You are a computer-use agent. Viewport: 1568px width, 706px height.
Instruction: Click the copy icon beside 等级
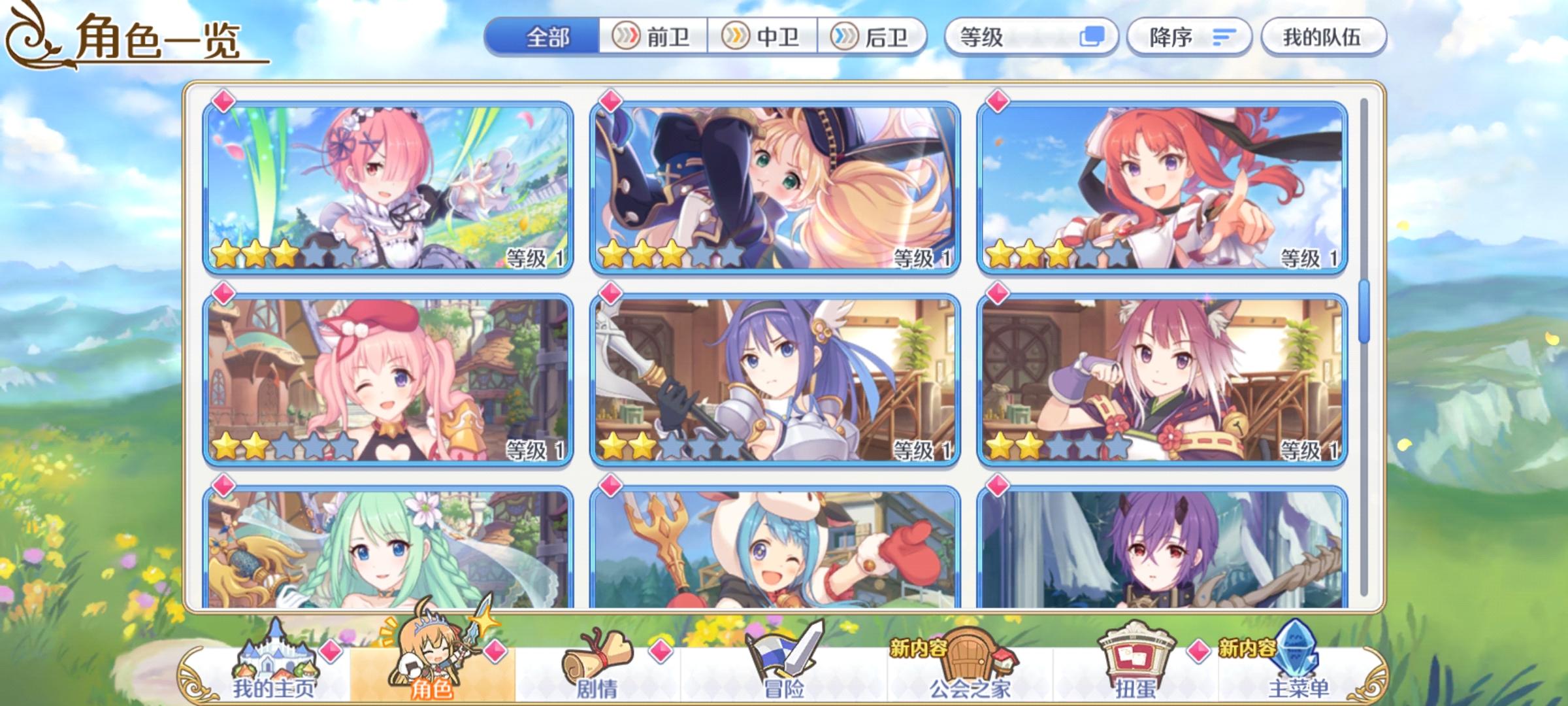pyautogui.click(x=1091, y=38)
